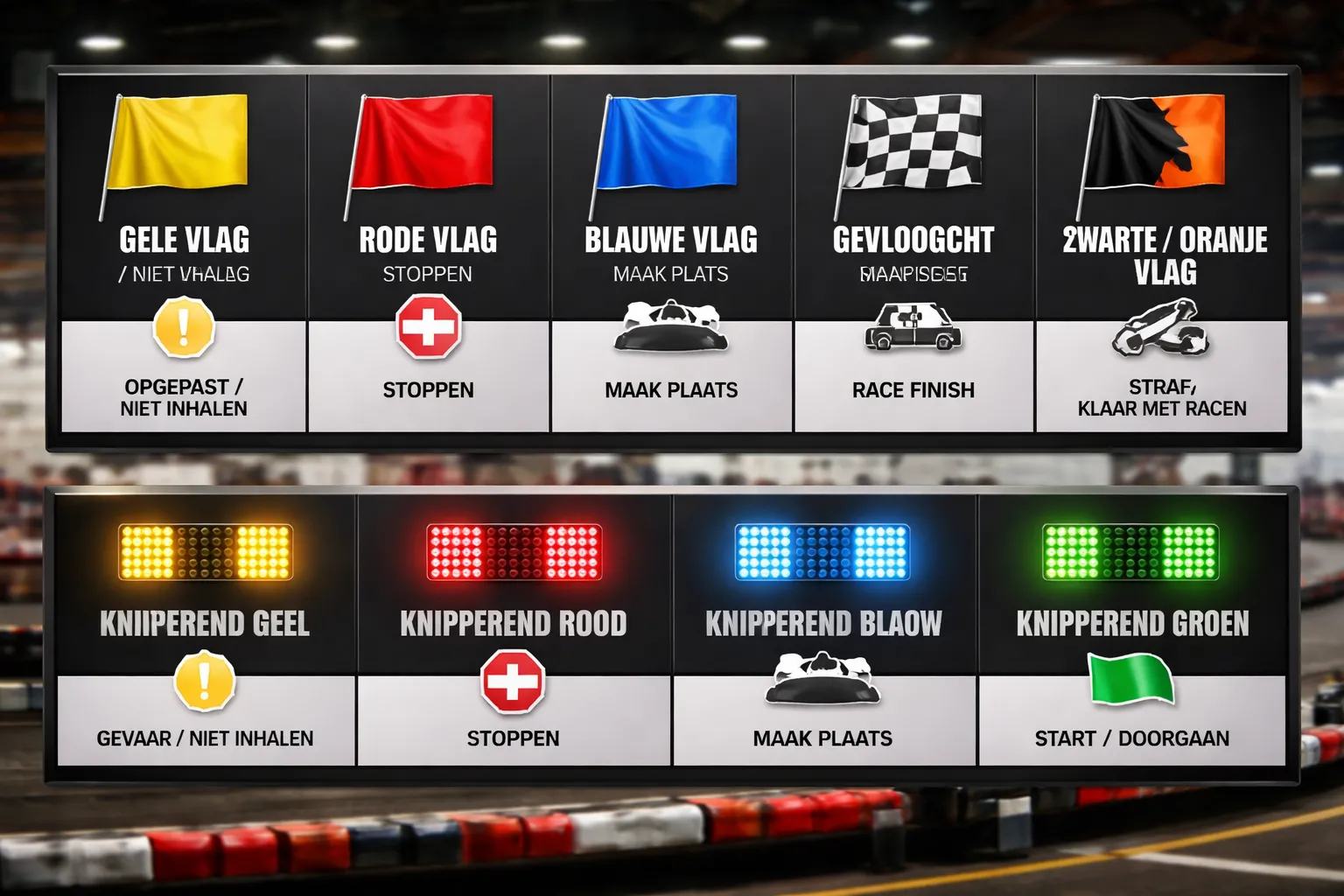Viewport: 1344px width, 896px height.
Task: Open the Blauwe Vlag blue flag card
Action: pos(671,254)
